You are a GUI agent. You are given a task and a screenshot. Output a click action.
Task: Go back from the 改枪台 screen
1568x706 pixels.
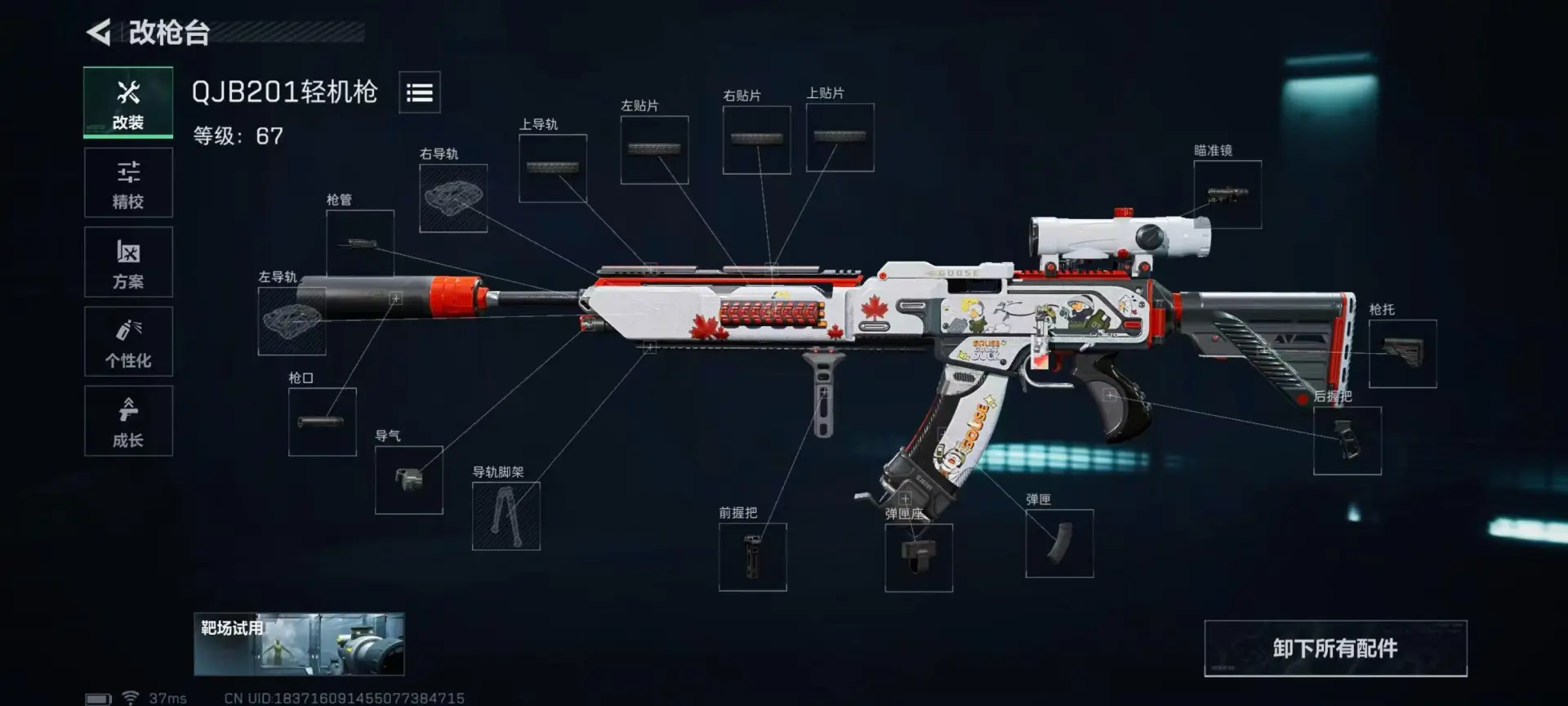coord(99,33)
